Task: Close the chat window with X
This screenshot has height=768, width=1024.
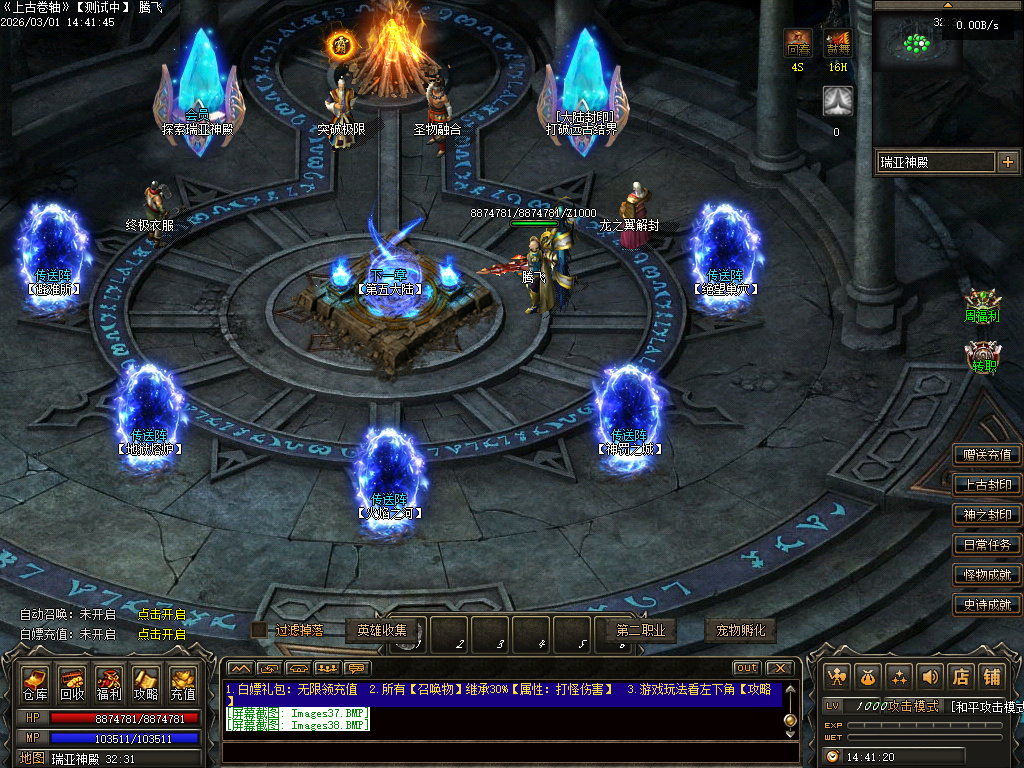Action: point(779,668)
